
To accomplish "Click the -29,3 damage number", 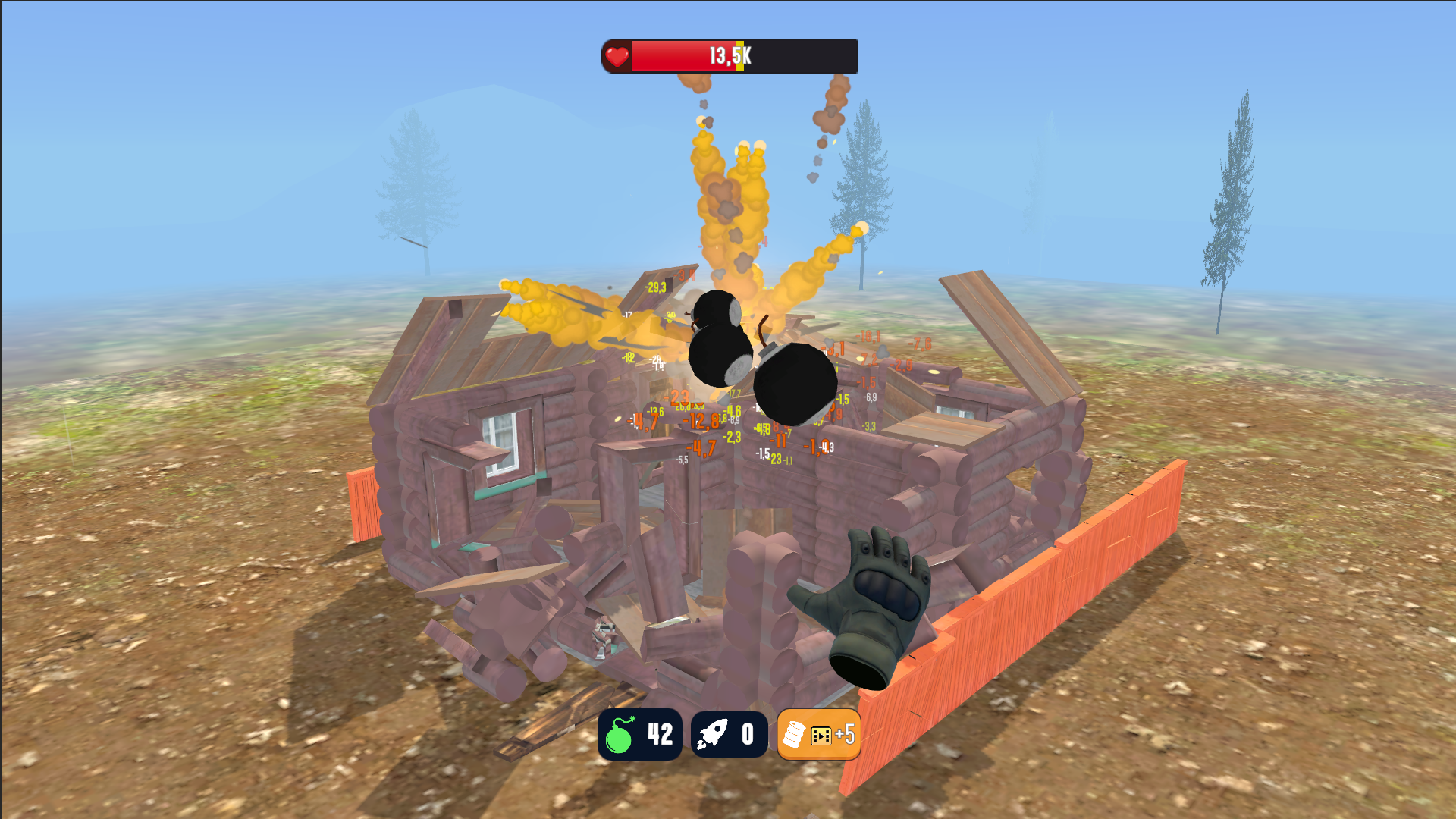I will coord(655,287).
